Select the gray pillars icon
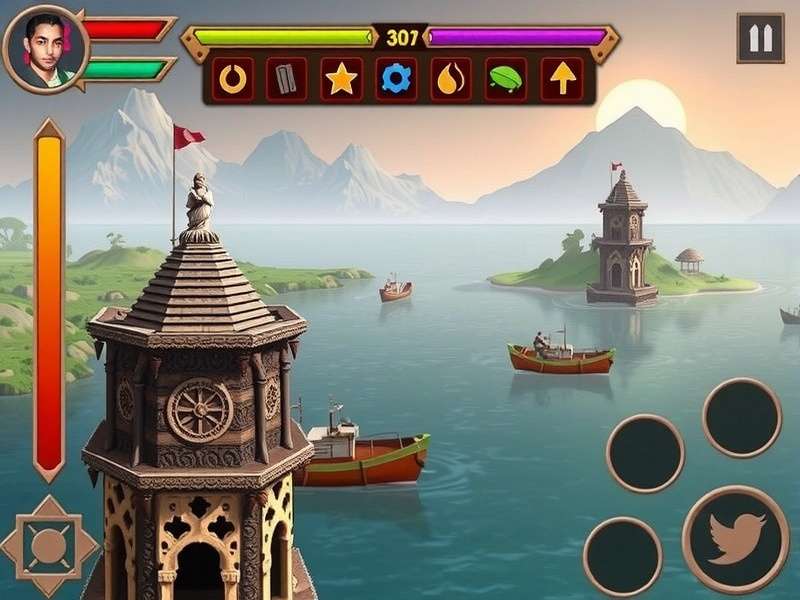The width and height of the screenshot is (800, 600). (x=287, y=79)
